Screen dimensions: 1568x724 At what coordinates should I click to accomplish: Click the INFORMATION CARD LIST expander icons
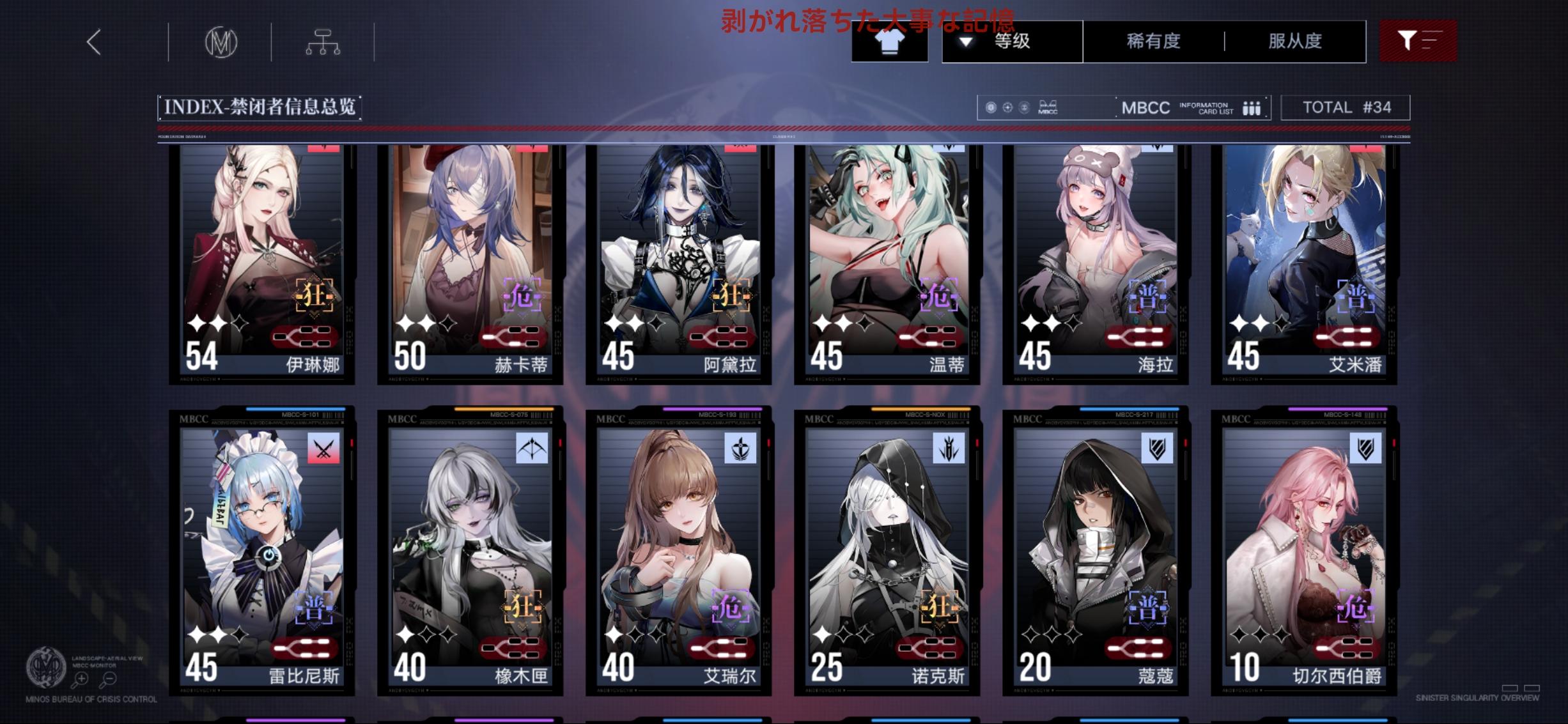[x=1250, y=107]
